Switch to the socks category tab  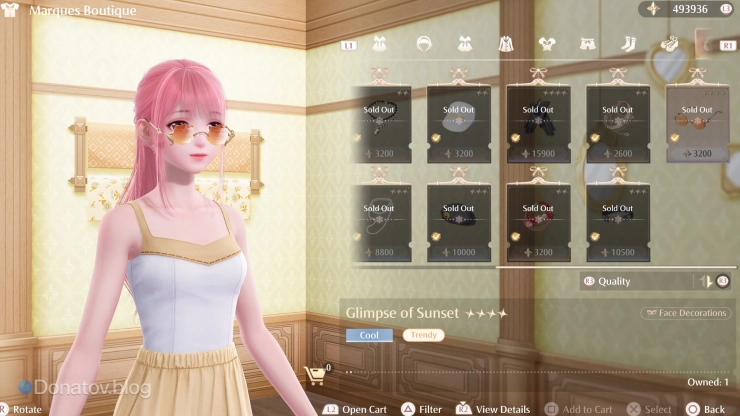pyautogui.click(x=628, y=44)
